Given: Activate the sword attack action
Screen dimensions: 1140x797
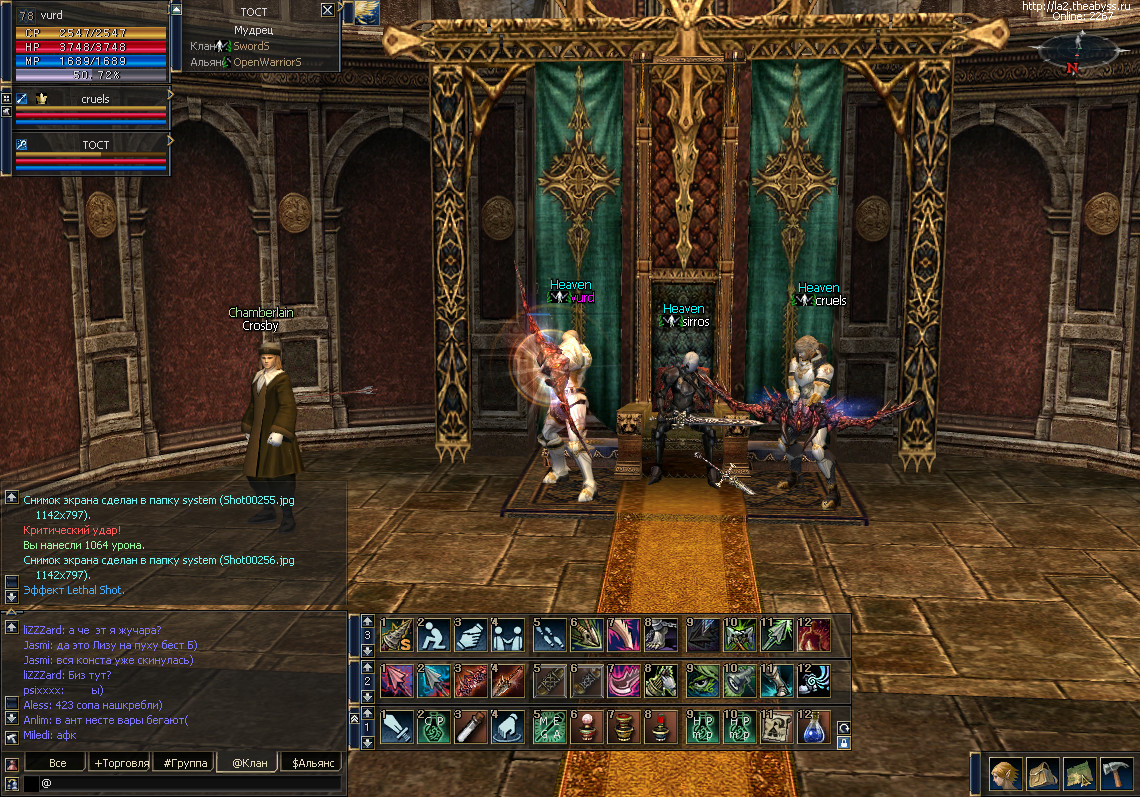Looking at the screenshot, I should pyautogui.click(x=397, y=727).
